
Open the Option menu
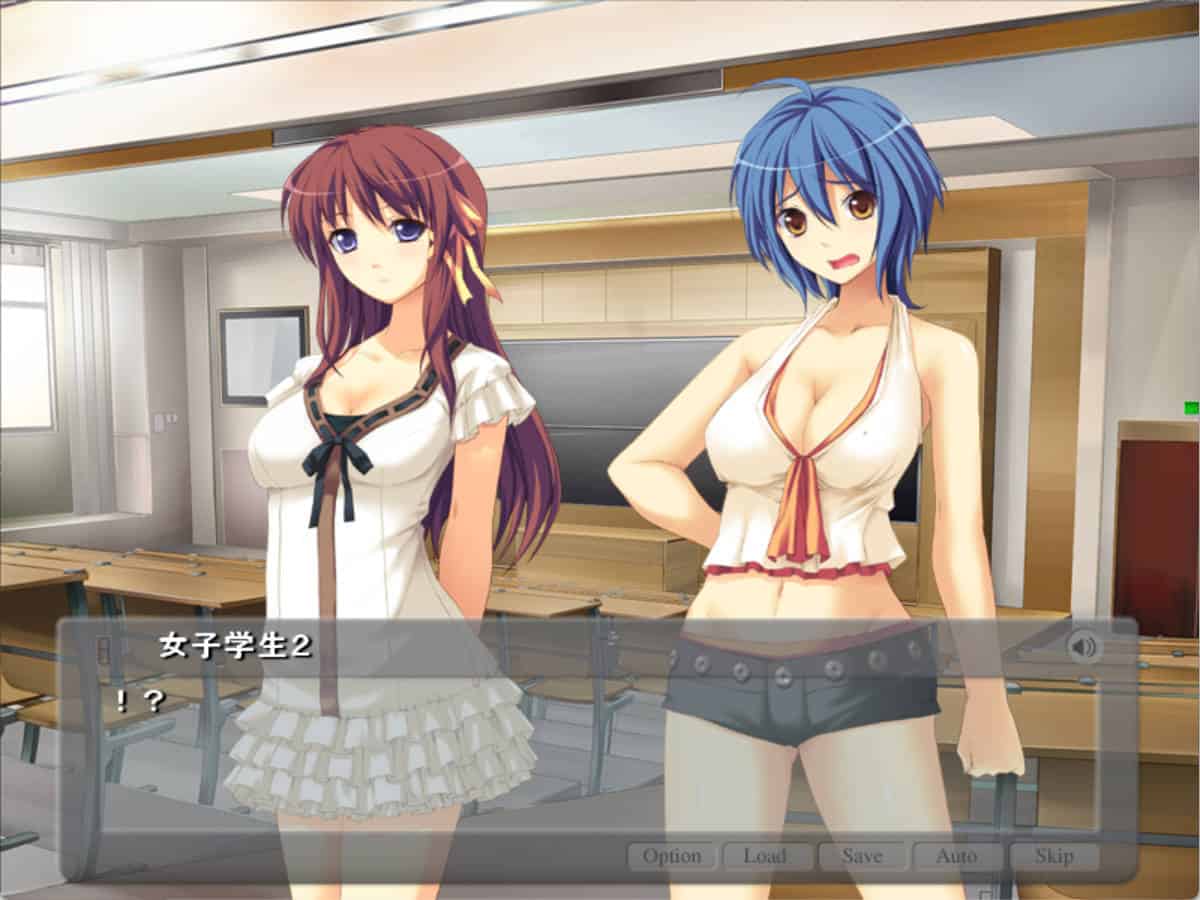point(672,856)
